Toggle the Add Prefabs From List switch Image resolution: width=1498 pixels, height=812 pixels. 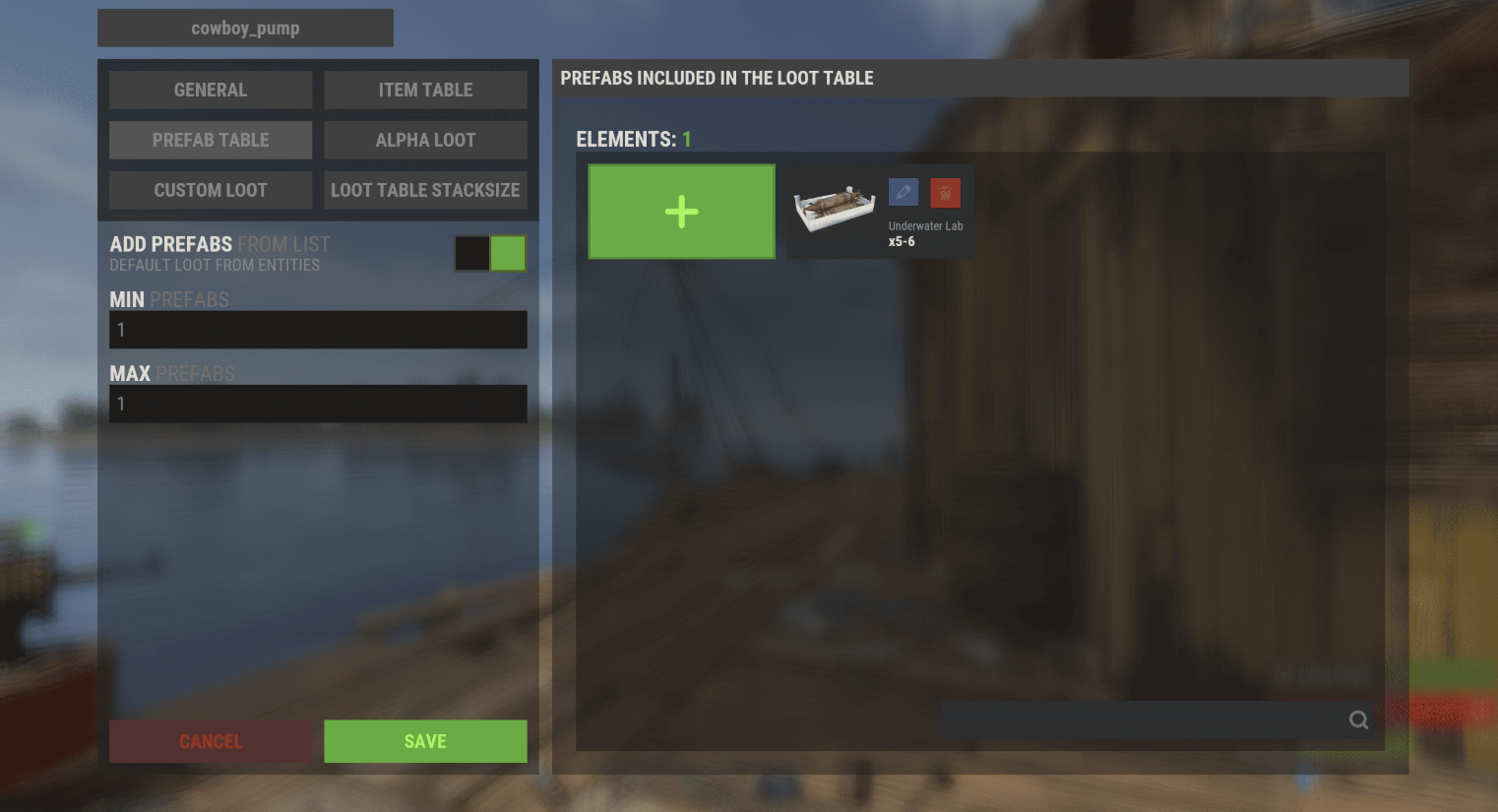pos(490,253)
